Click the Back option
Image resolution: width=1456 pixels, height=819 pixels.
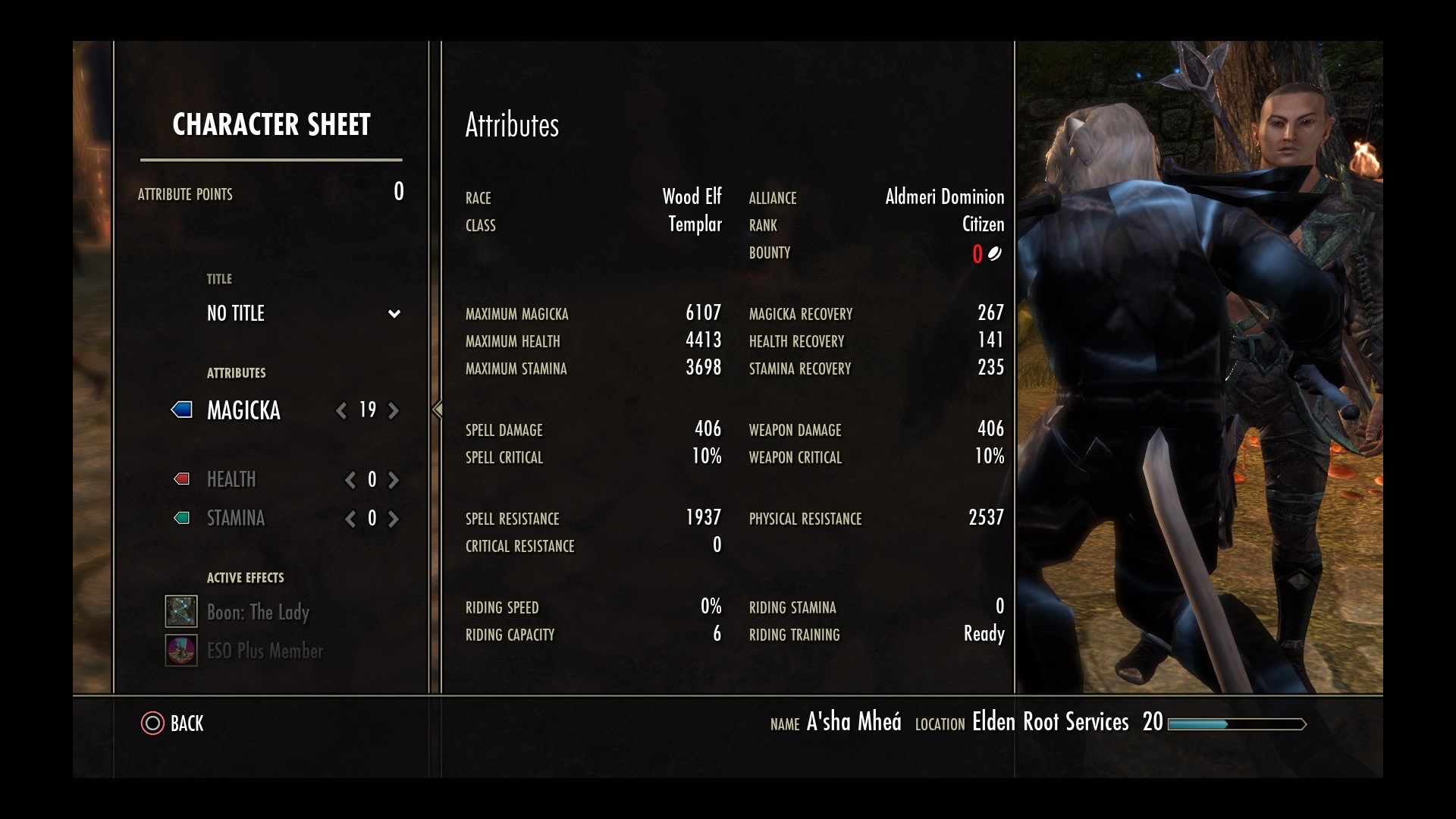click(186, 724)
